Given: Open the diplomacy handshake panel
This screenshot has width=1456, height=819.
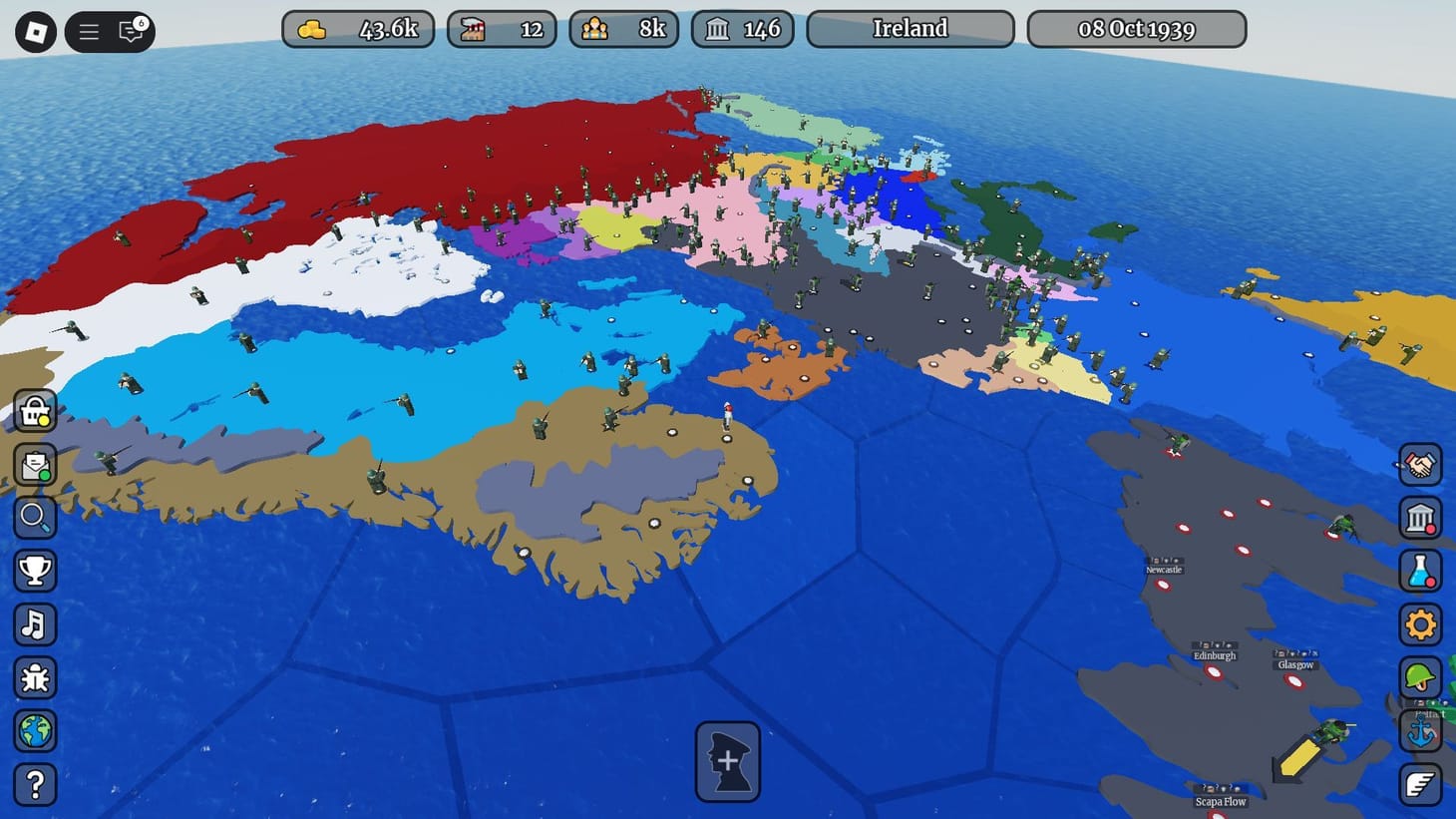Looking at the screenshot, I should (x=1421, y=466).
